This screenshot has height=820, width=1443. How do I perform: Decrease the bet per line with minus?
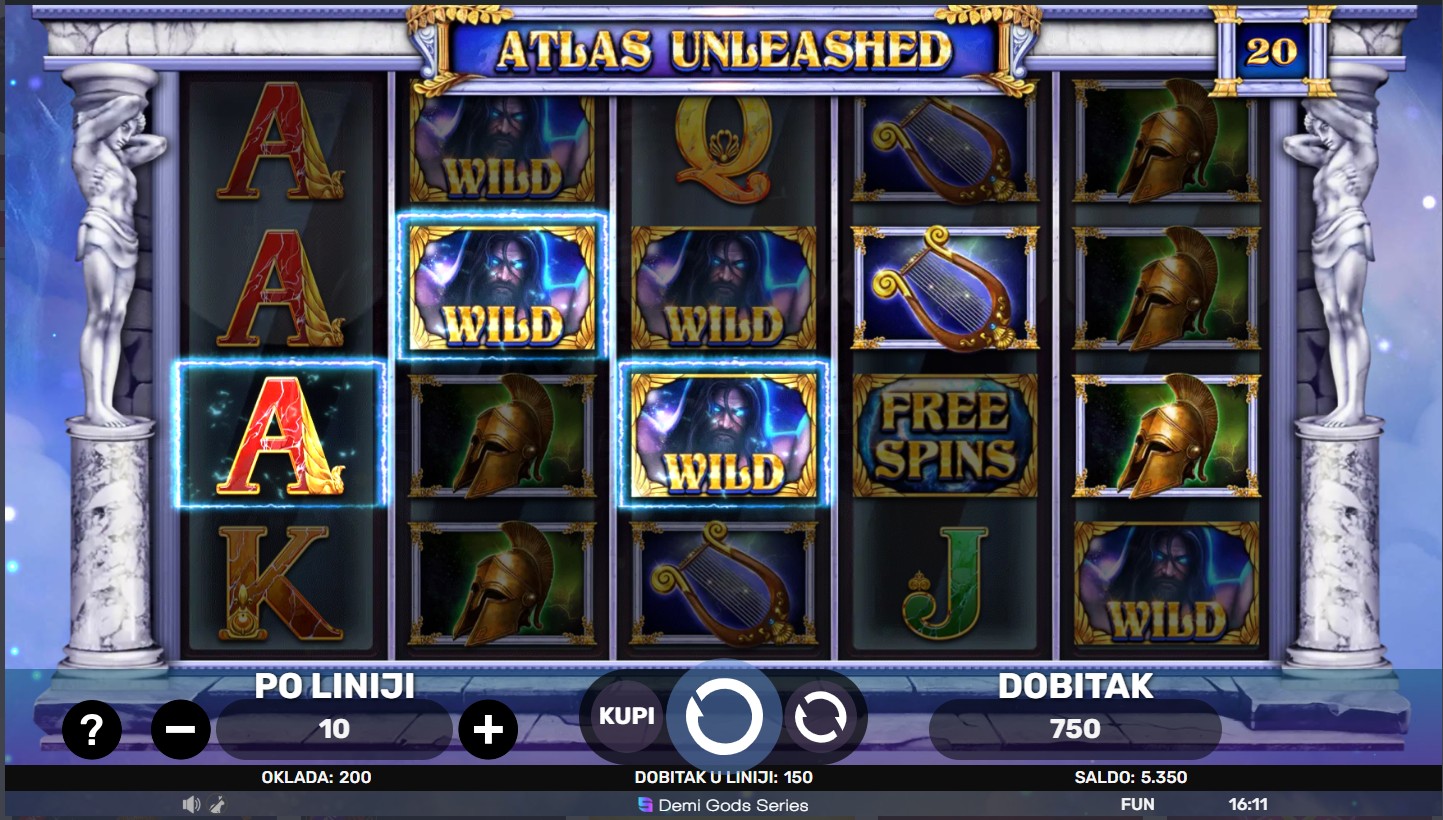[x=180, y=730]
